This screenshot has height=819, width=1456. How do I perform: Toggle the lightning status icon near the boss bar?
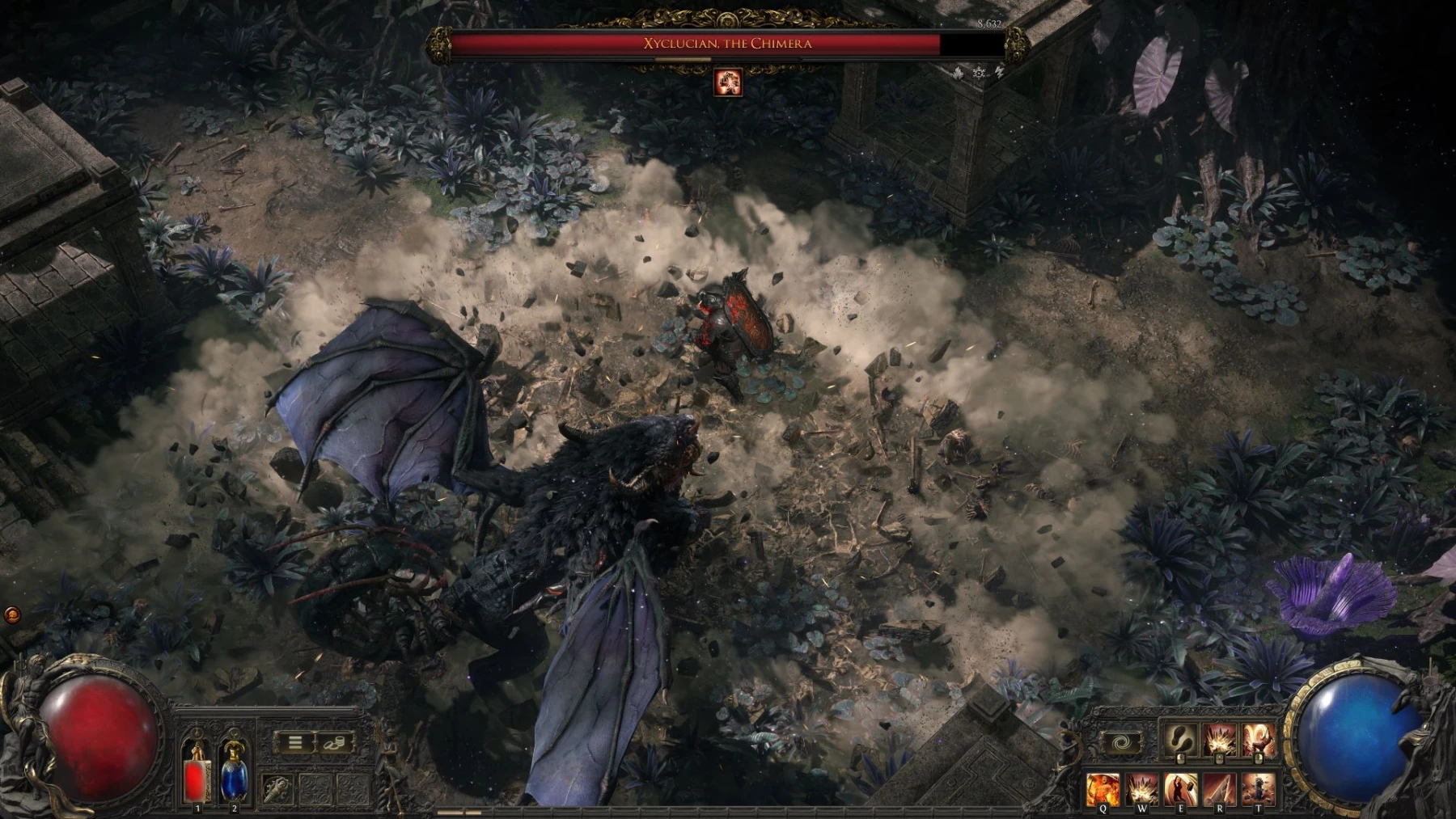1000,73
